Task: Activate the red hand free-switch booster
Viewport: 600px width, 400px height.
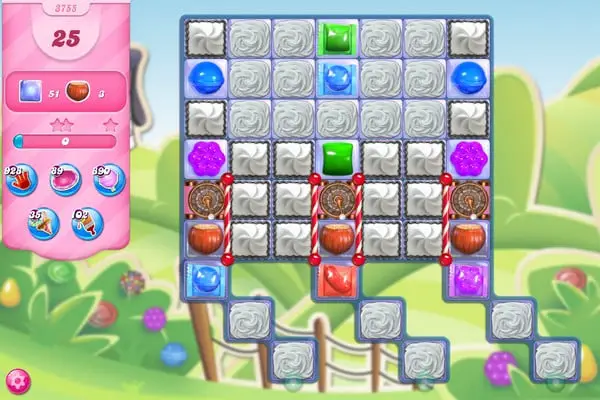Action: [25, 180]
